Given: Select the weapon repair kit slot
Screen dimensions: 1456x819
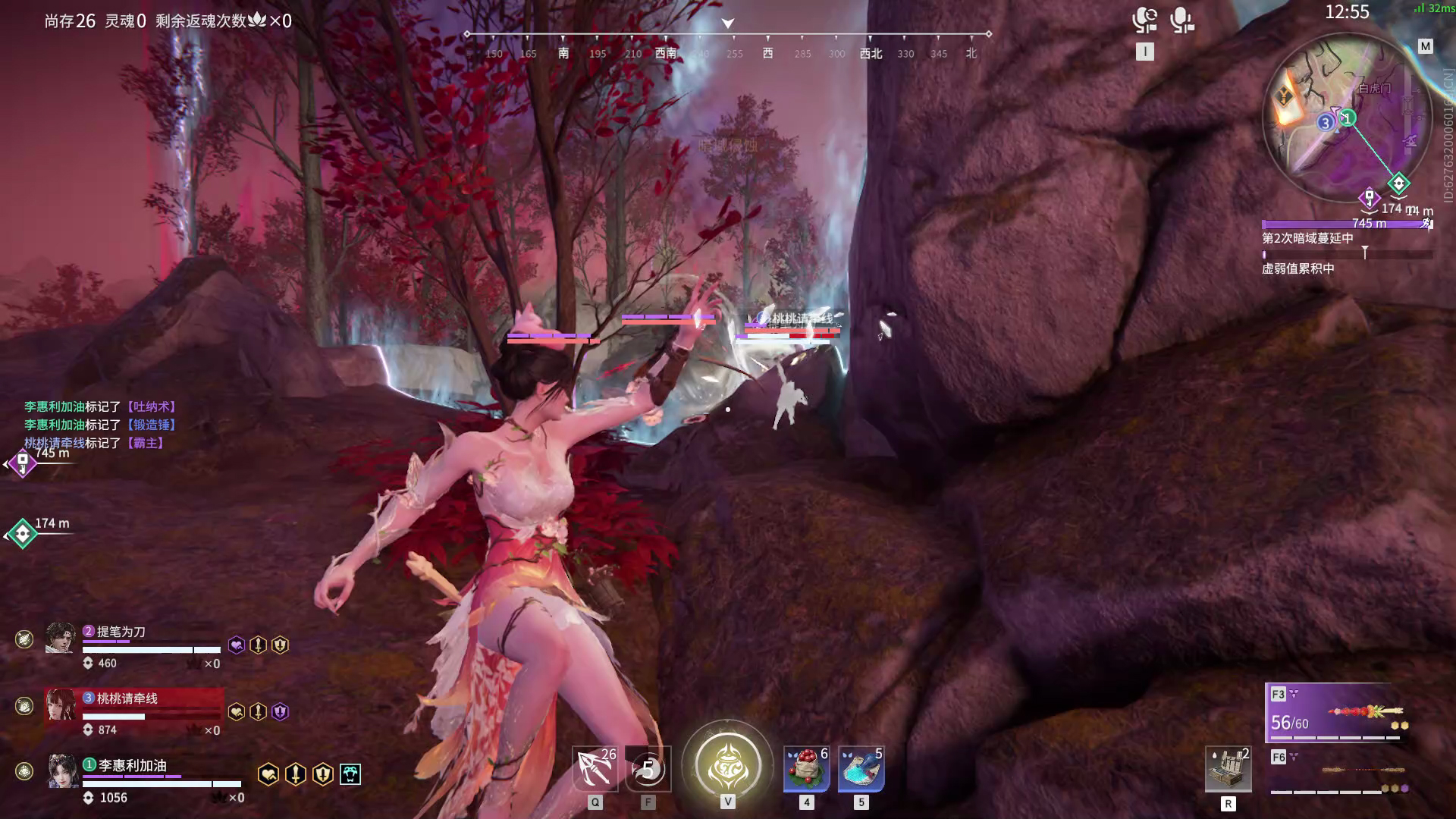Looking at the screenshot, I should [1228, 769].
